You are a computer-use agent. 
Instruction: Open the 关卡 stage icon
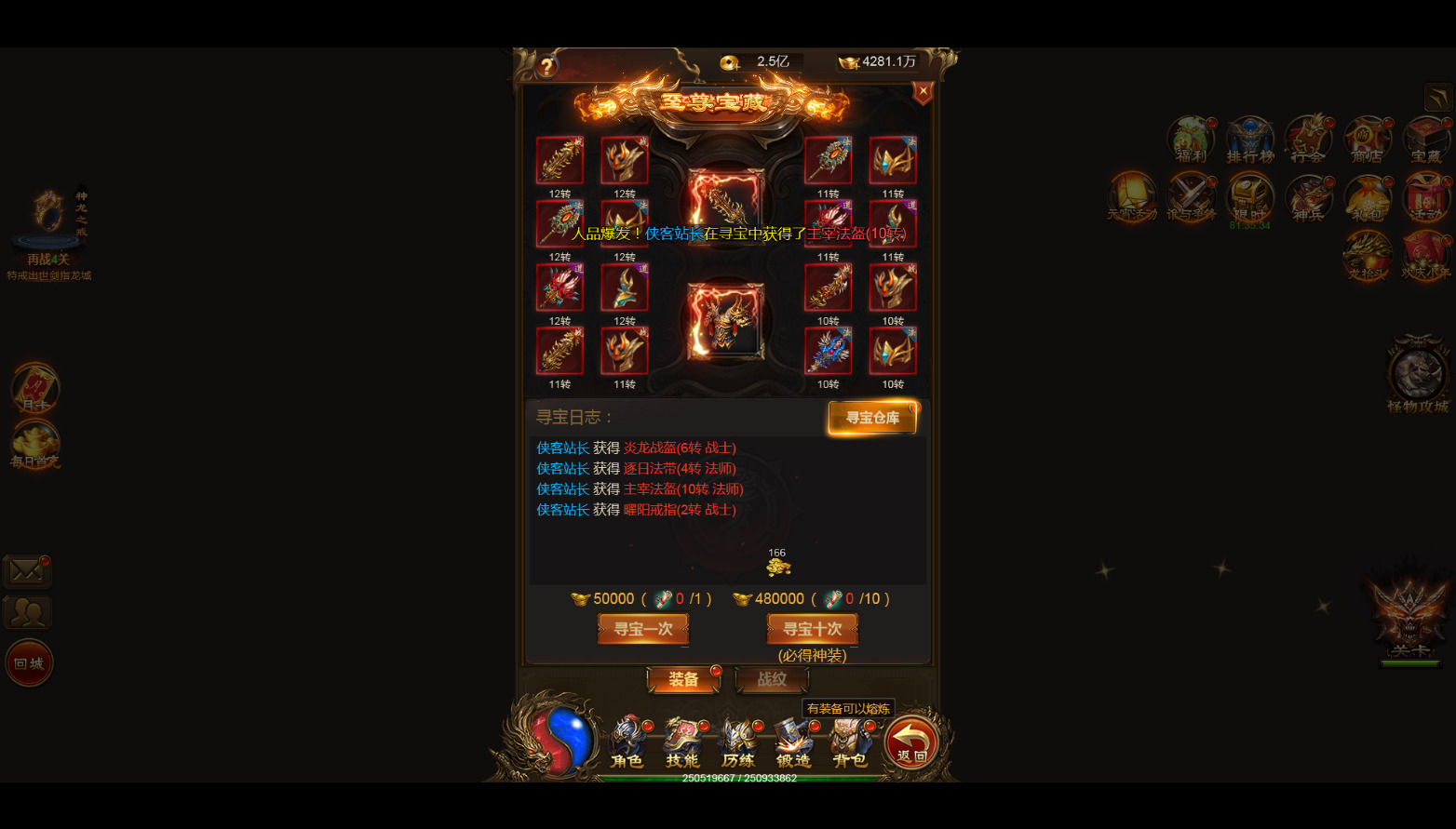pos(1409,619)
